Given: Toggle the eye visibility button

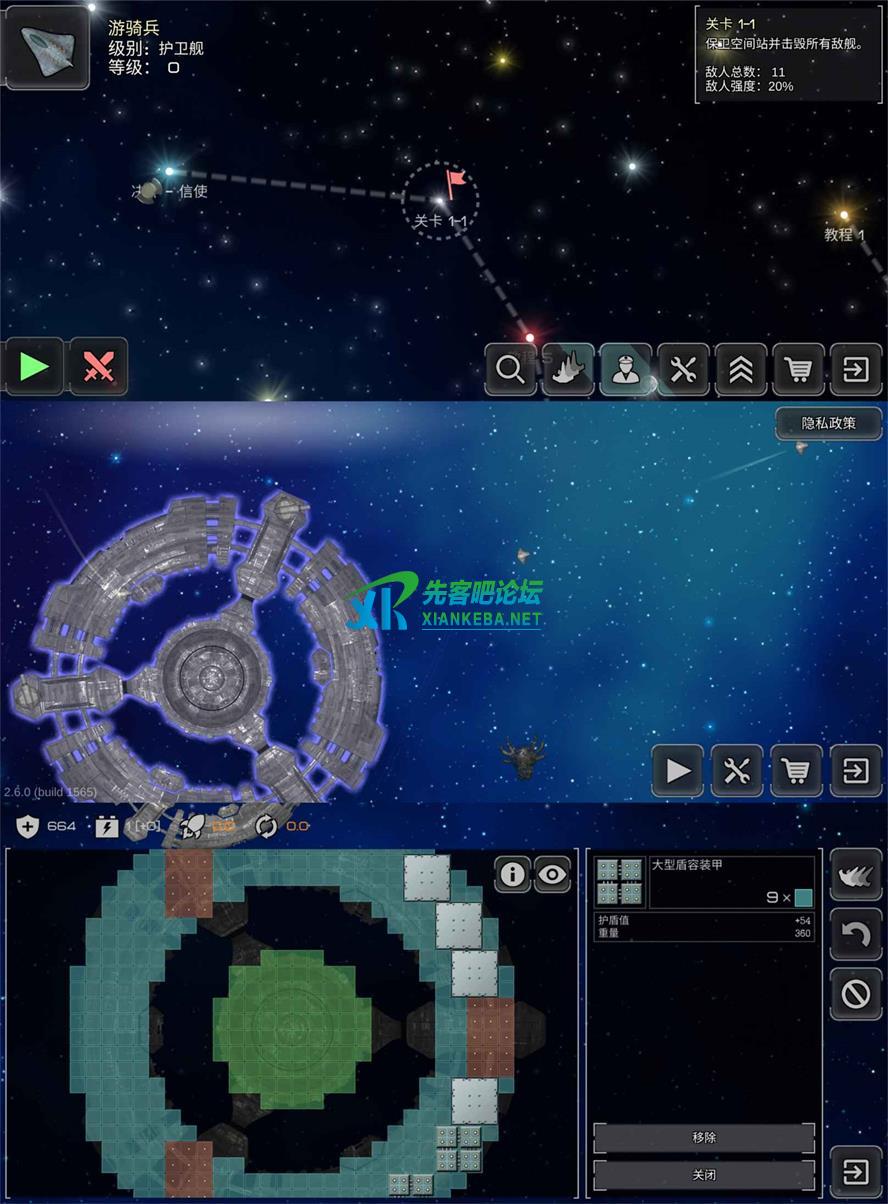Looking at the screenshot, I should click(551, 875).
